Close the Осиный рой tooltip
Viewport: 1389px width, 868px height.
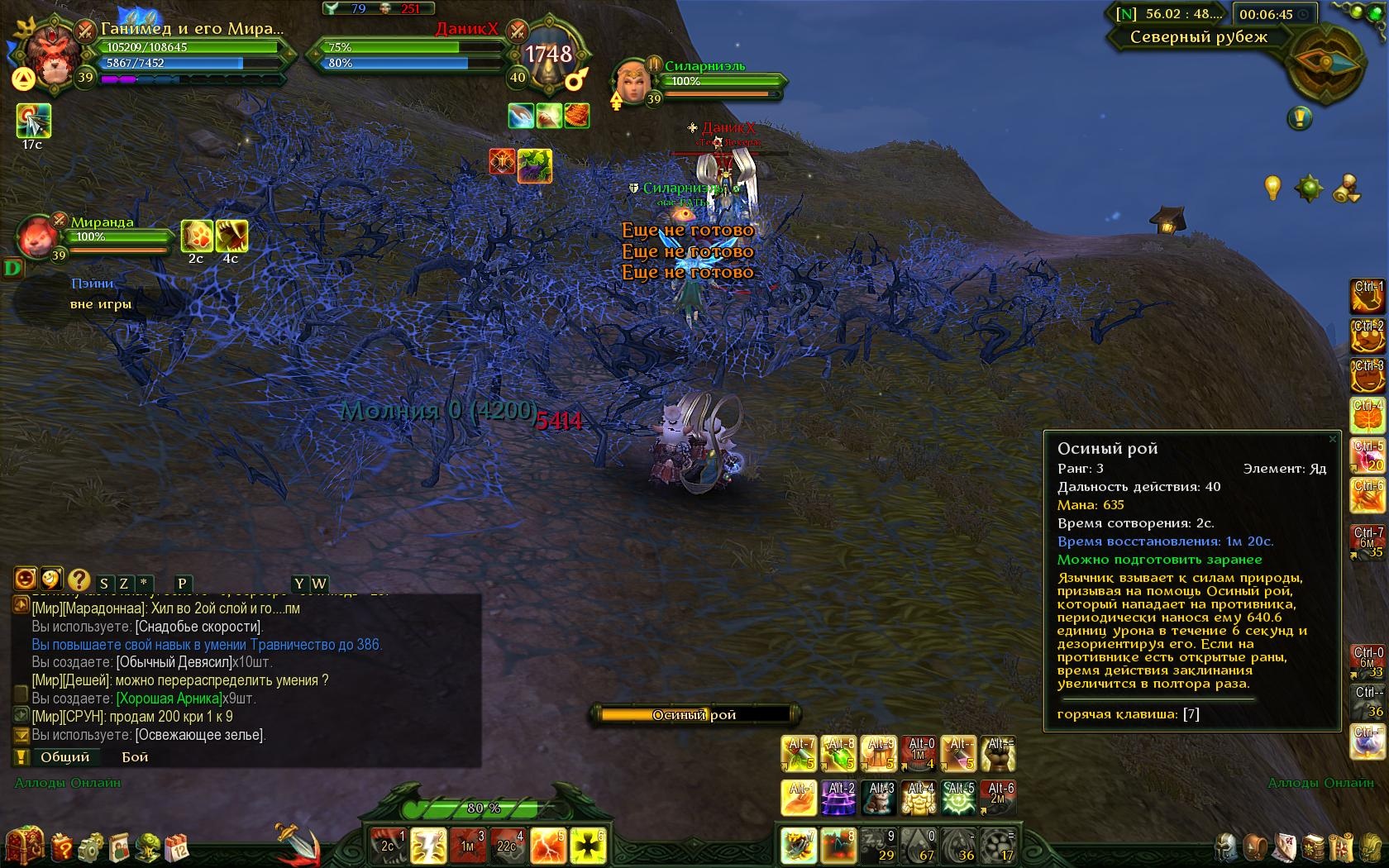pos(1332,439)
